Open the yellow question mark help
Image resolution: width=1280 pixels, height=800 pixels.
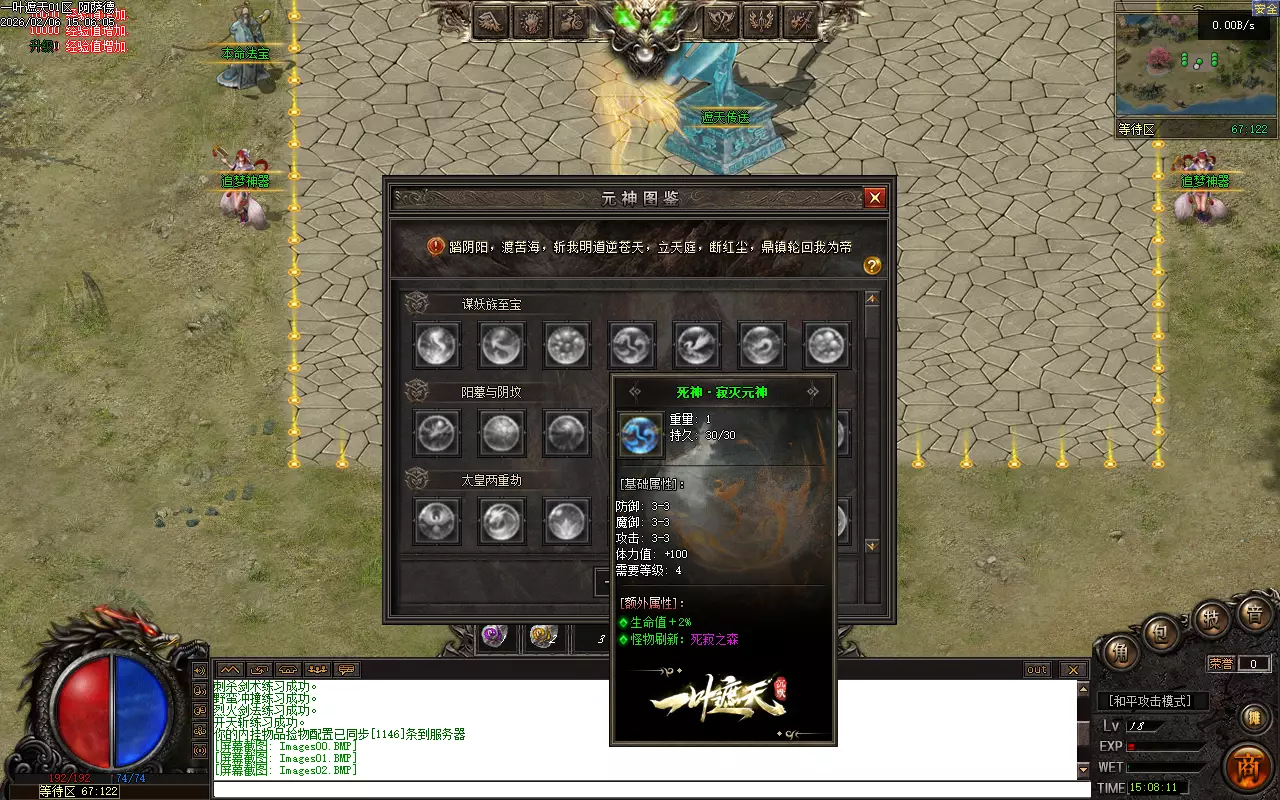coord(872,265)
